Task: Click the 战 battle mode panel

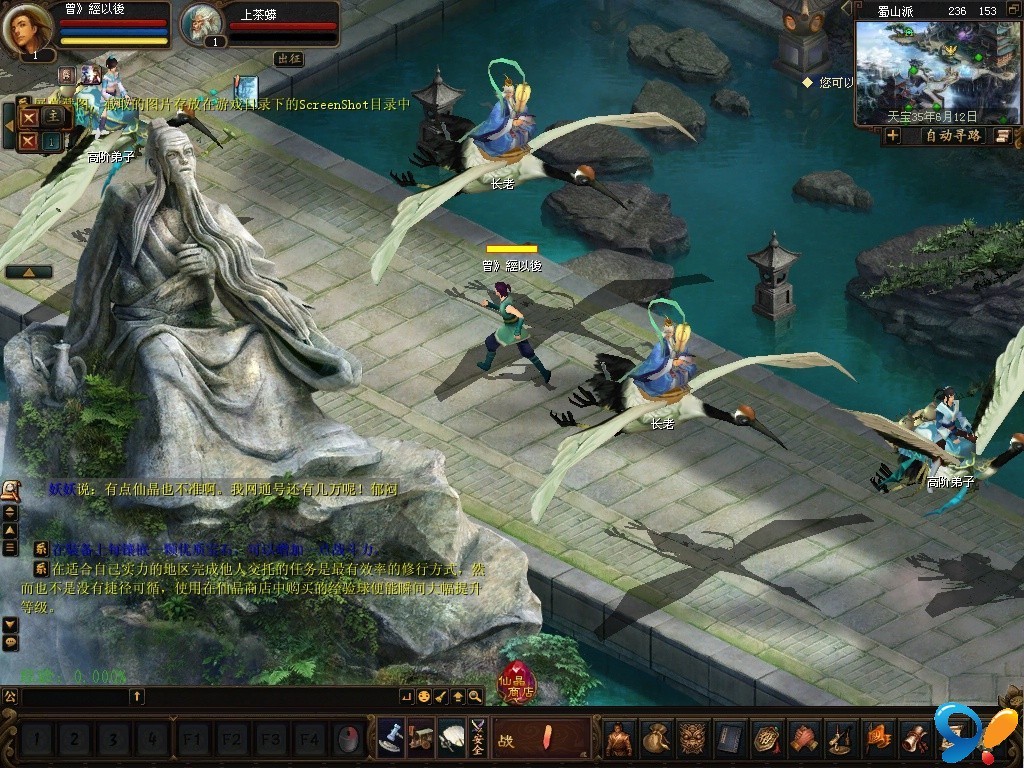Action: point(541,739)
